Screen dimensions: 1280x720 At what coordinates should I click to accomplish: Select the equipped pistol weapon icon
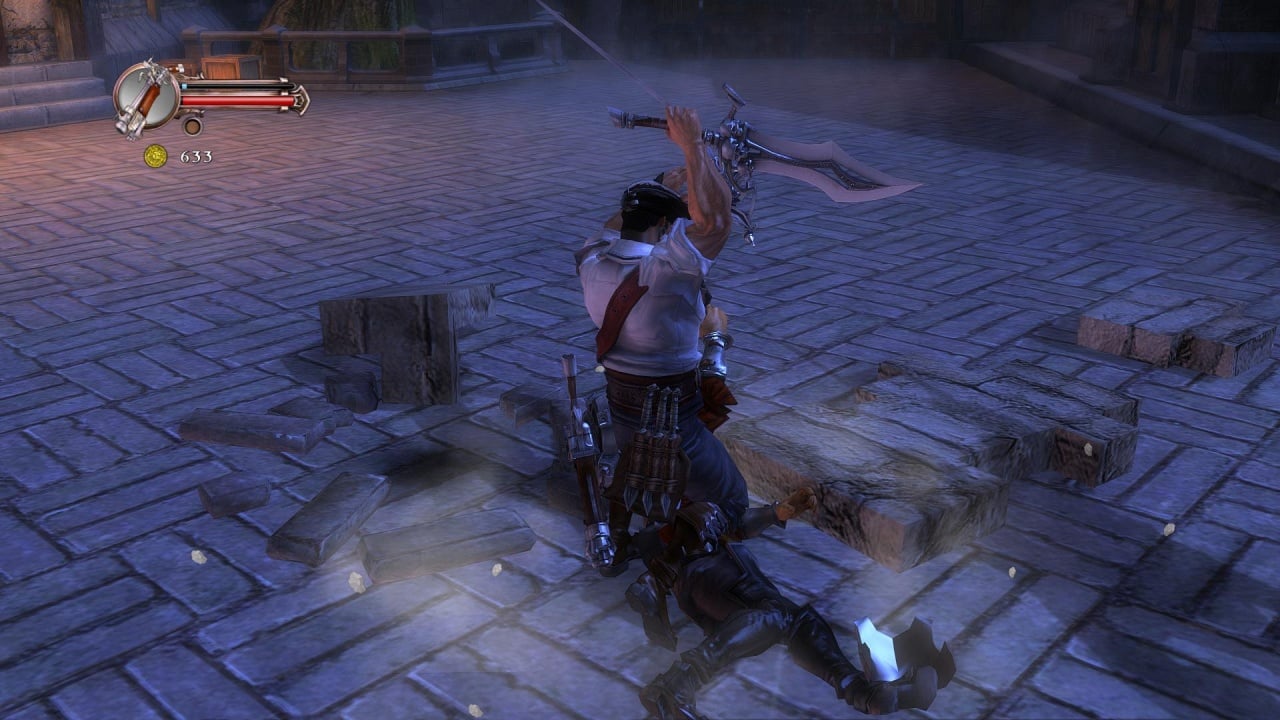[145, 97]
